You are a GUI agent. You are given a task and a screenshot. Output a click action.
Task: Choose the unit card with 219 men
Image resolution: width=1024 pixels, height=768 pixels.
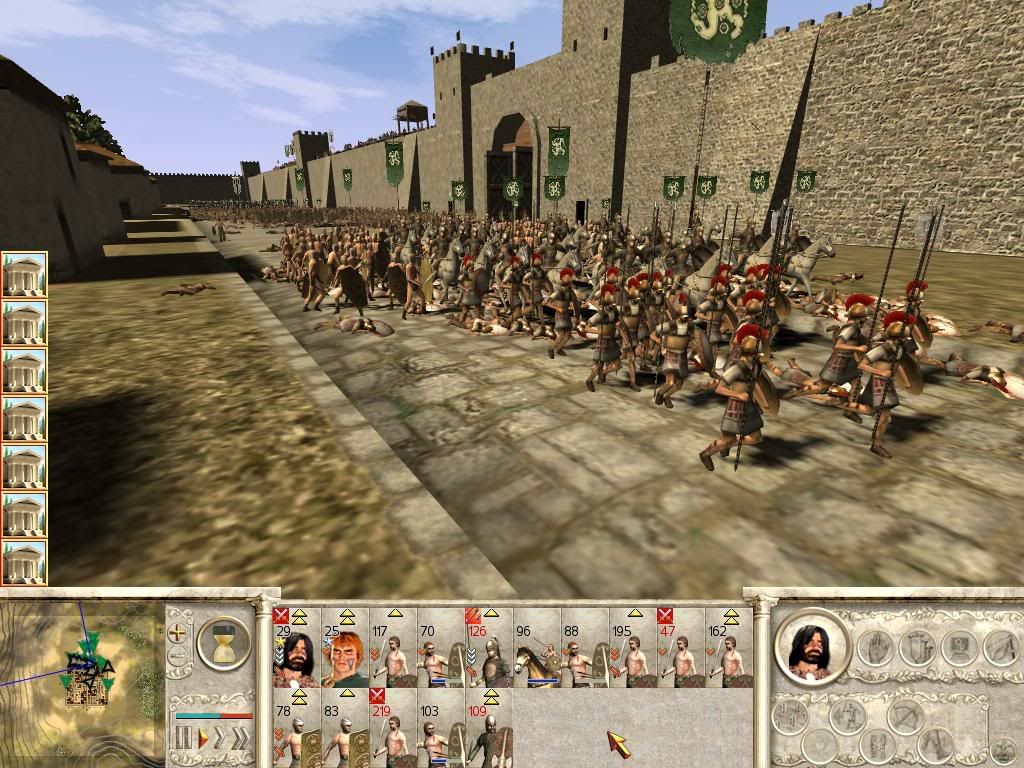392,728
